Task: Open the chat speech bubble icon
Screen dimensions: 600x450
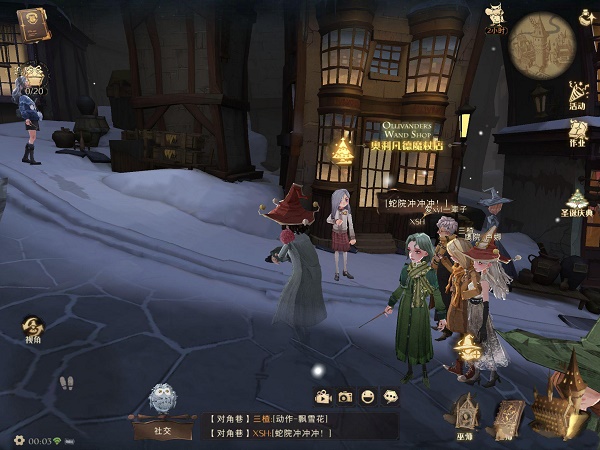Action: tap(390, 397)
